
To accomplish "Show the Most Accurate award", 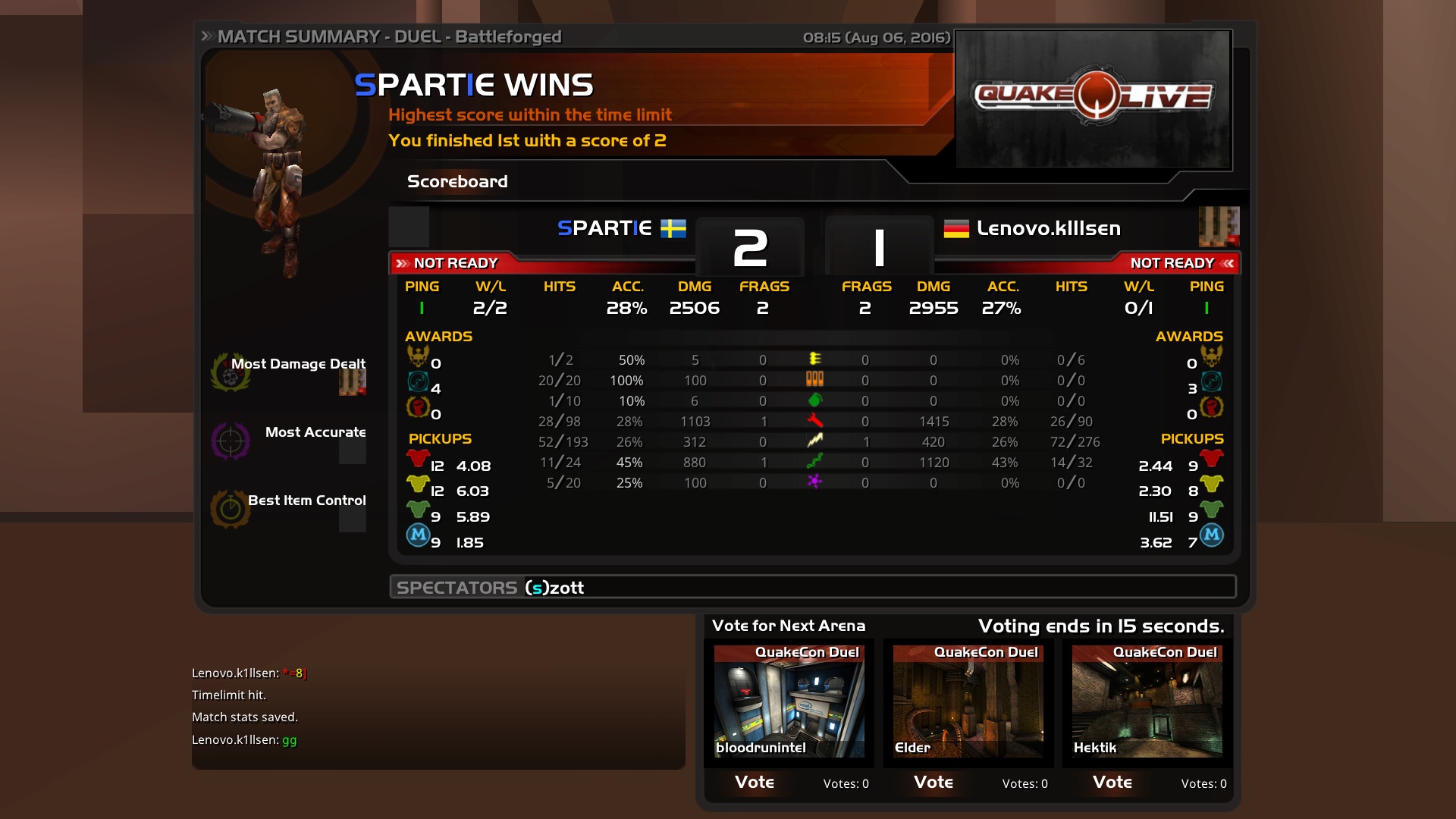I will pos(315,432).
